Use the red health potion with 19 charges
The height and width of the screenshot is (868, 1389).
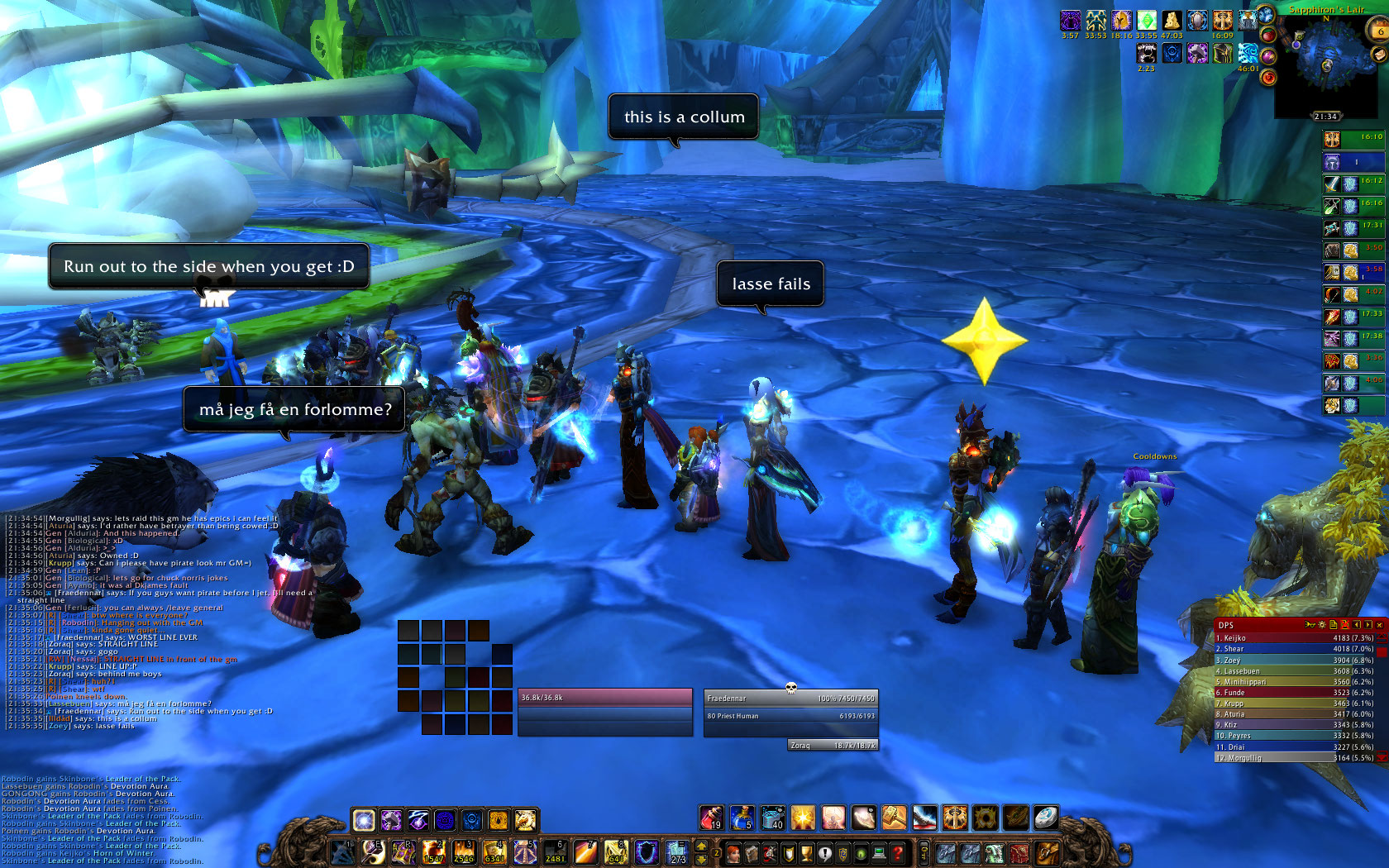pos(711,818)
